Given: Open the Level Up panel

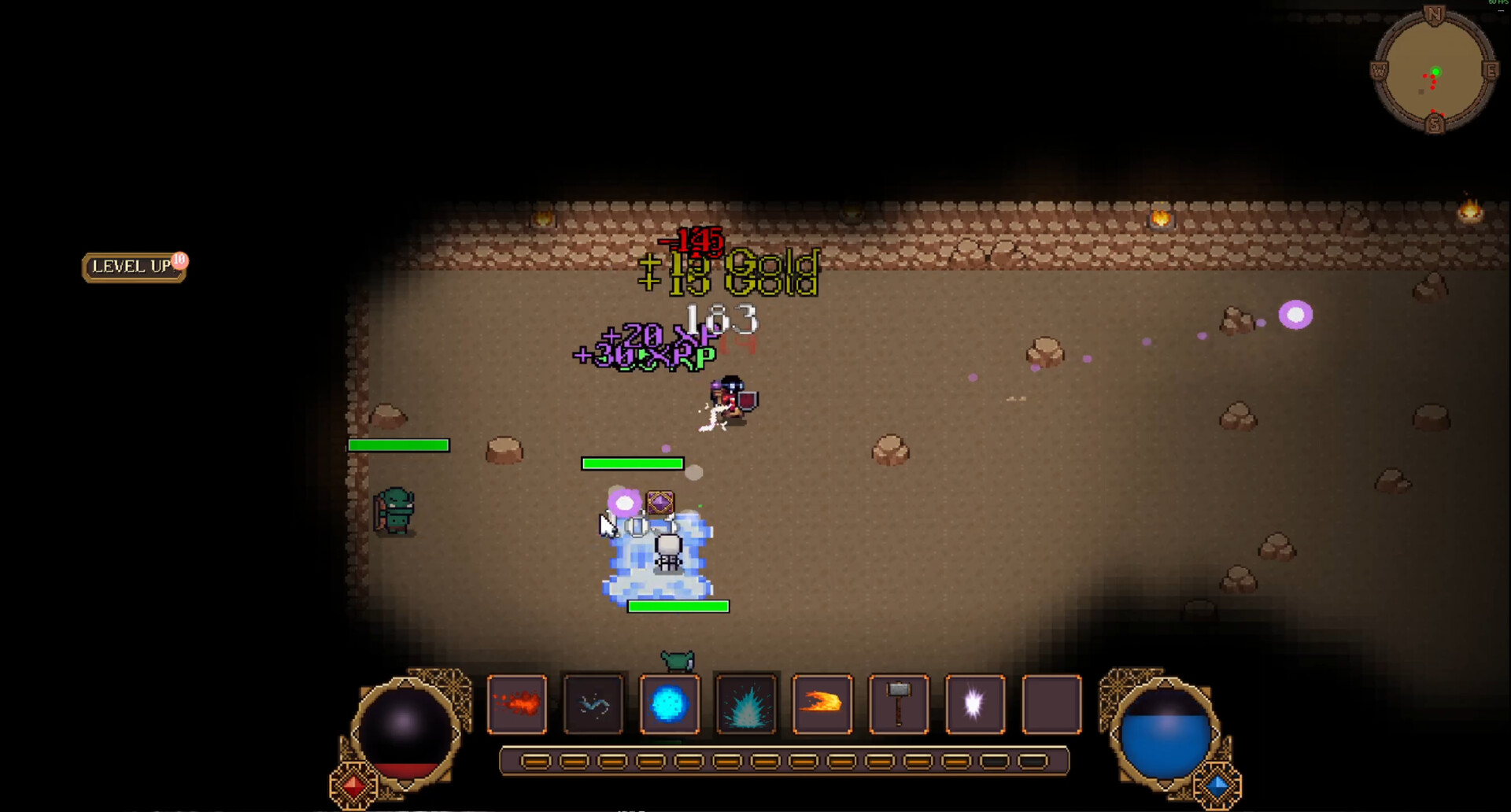Looking at the screenshot, I should pyautogui.click(x=131, y=268).
